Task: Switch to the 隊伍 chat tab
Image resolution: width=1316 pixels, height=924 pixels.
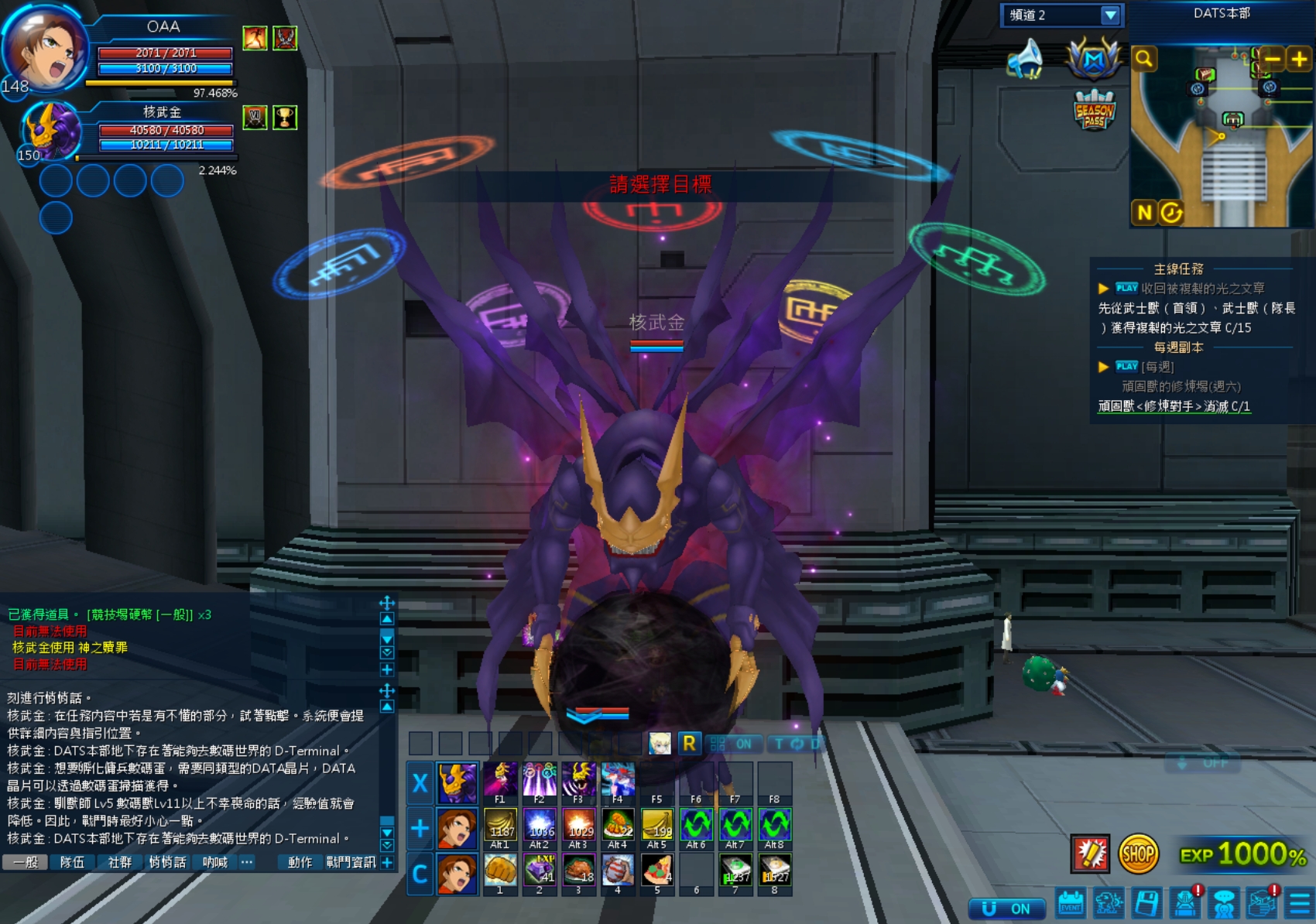Action: [72, 862]
